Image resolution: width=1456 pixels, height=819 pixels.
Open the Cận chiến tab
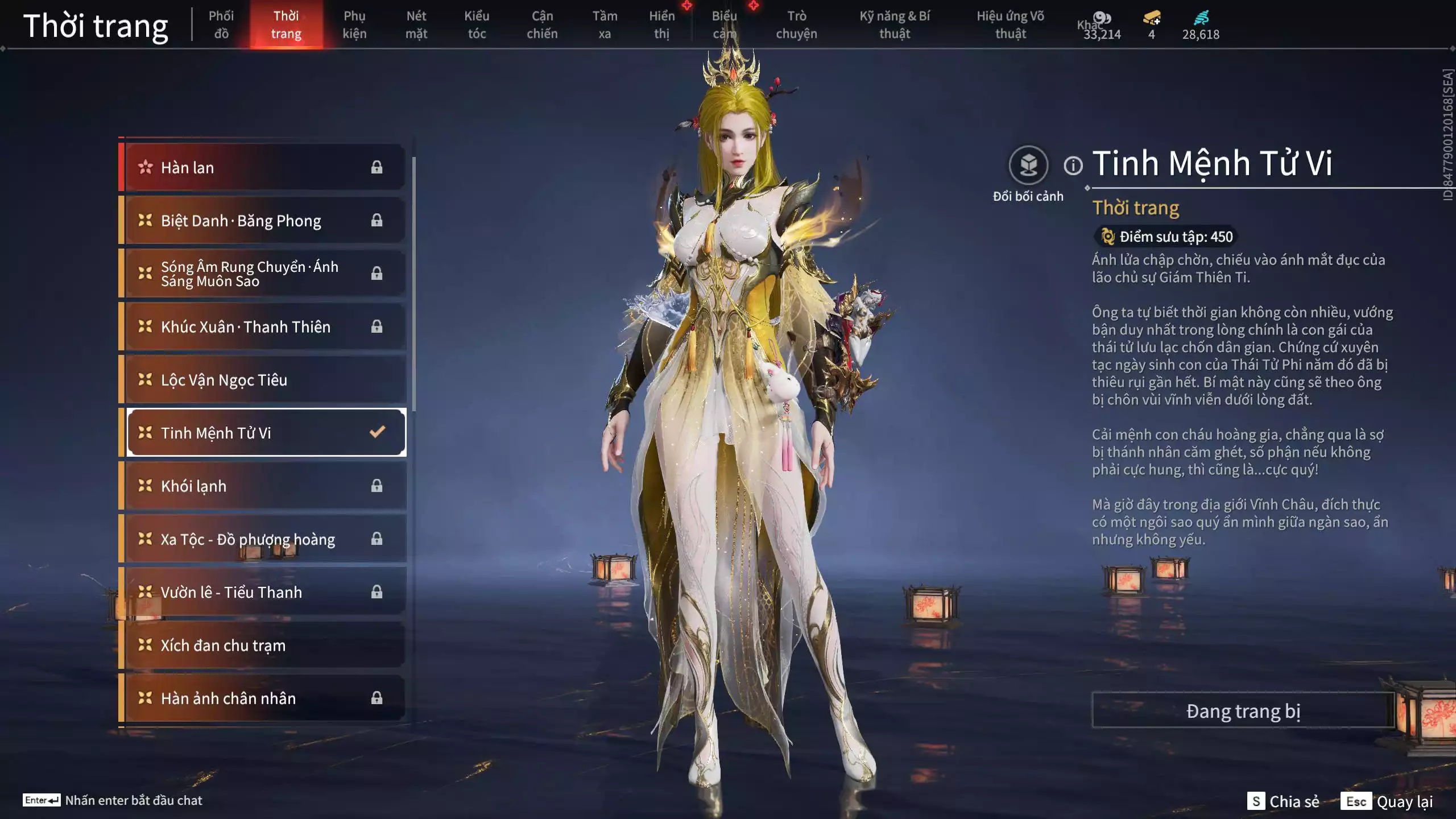541,25
